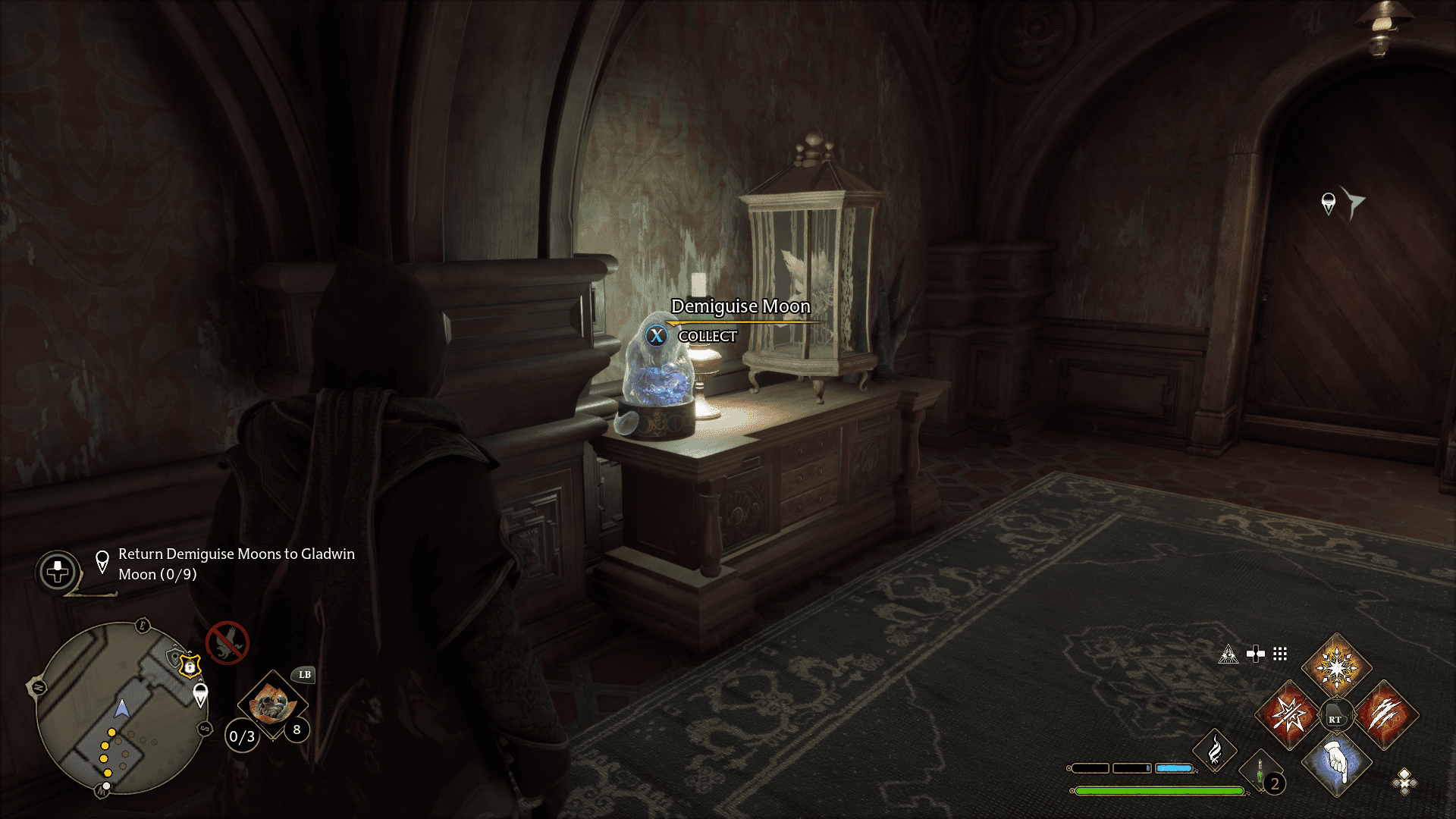Use the equipped tool item slot
The height and width of the screenshot is (819, 1456).
(271, 705)
